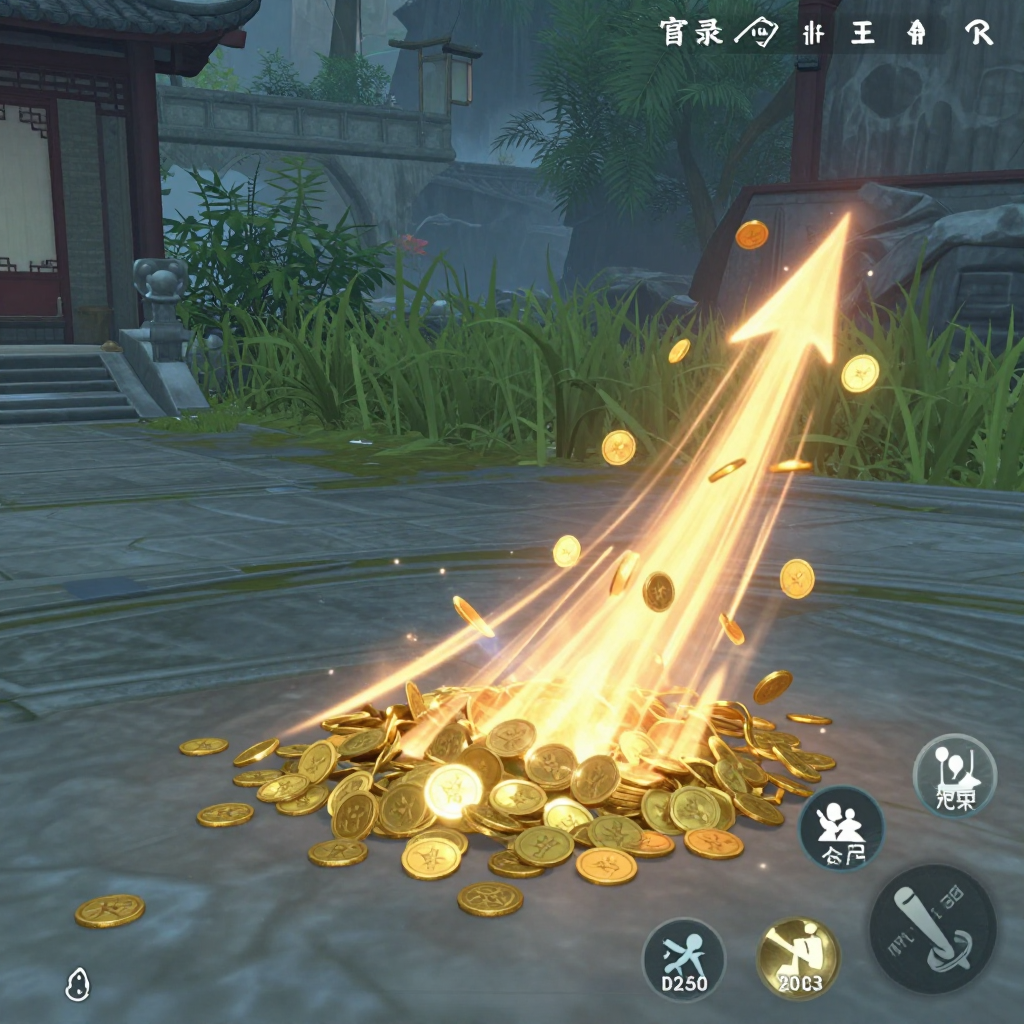Open the 官录 menu in top bar
The image size is (1024, 1024).
click(692, 33)
